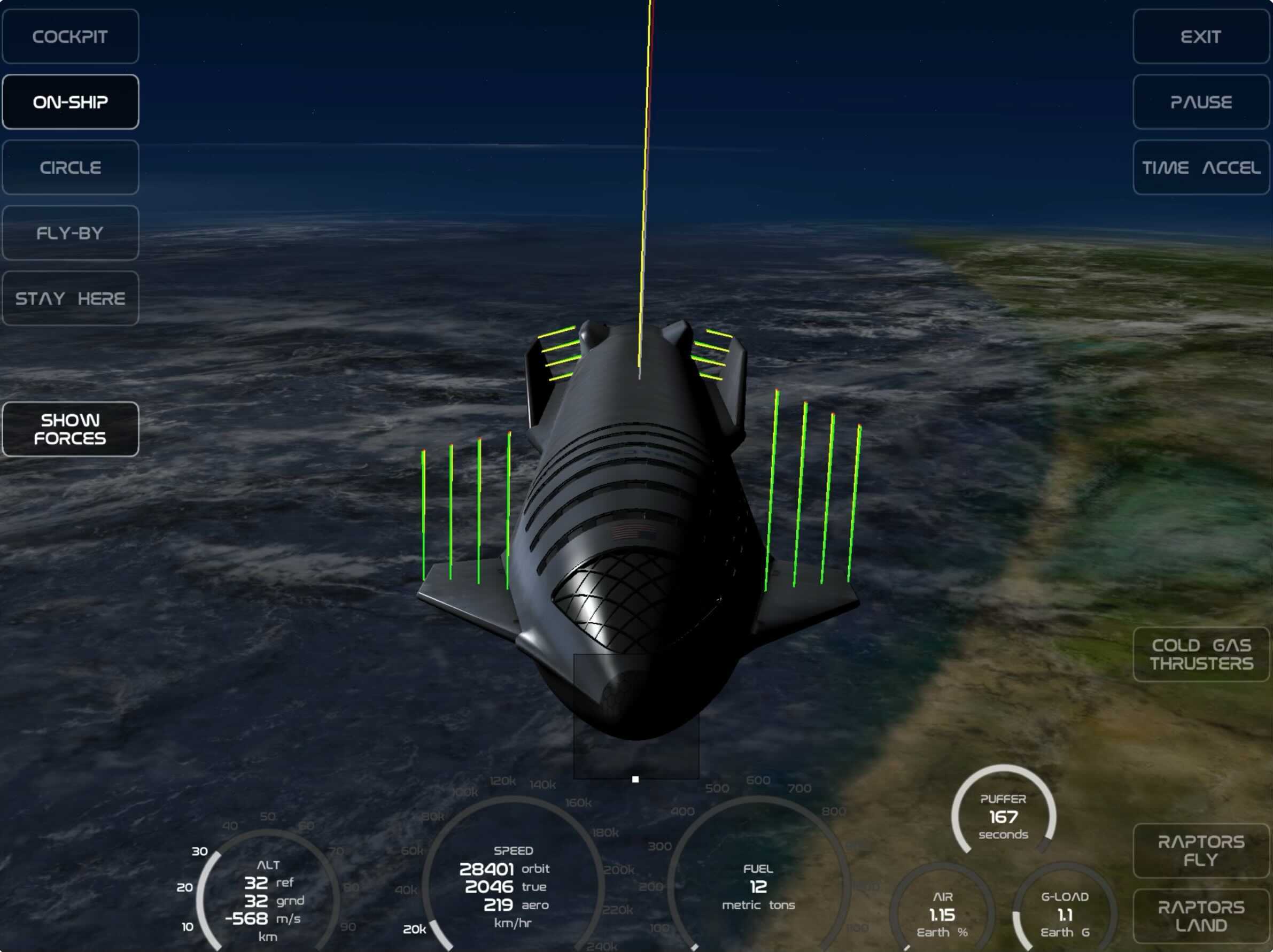1273x952 pixels.
Task: Select the ON-SHIP camera mode
Action: [x=70, y=102]
